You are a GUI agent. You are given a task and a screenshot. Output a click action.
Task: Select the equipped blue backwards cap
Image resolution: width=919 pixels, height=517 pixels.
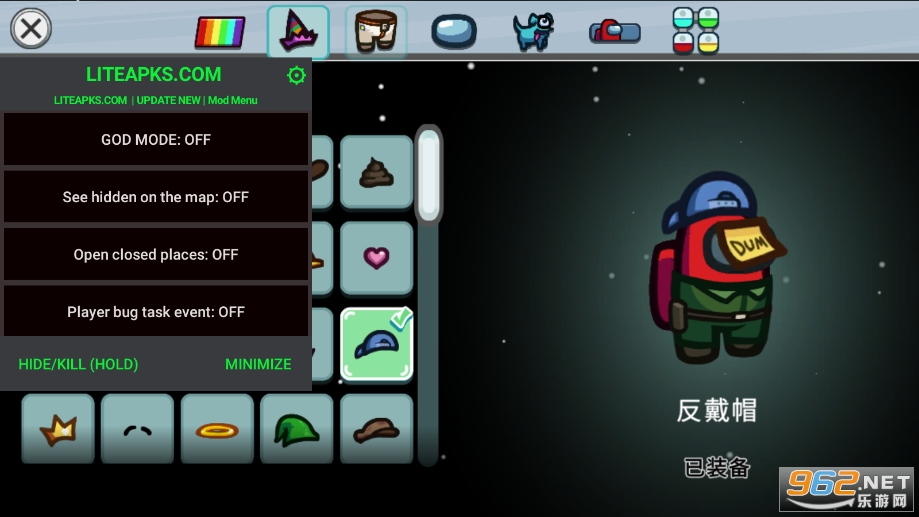click(x=376, y=344)
